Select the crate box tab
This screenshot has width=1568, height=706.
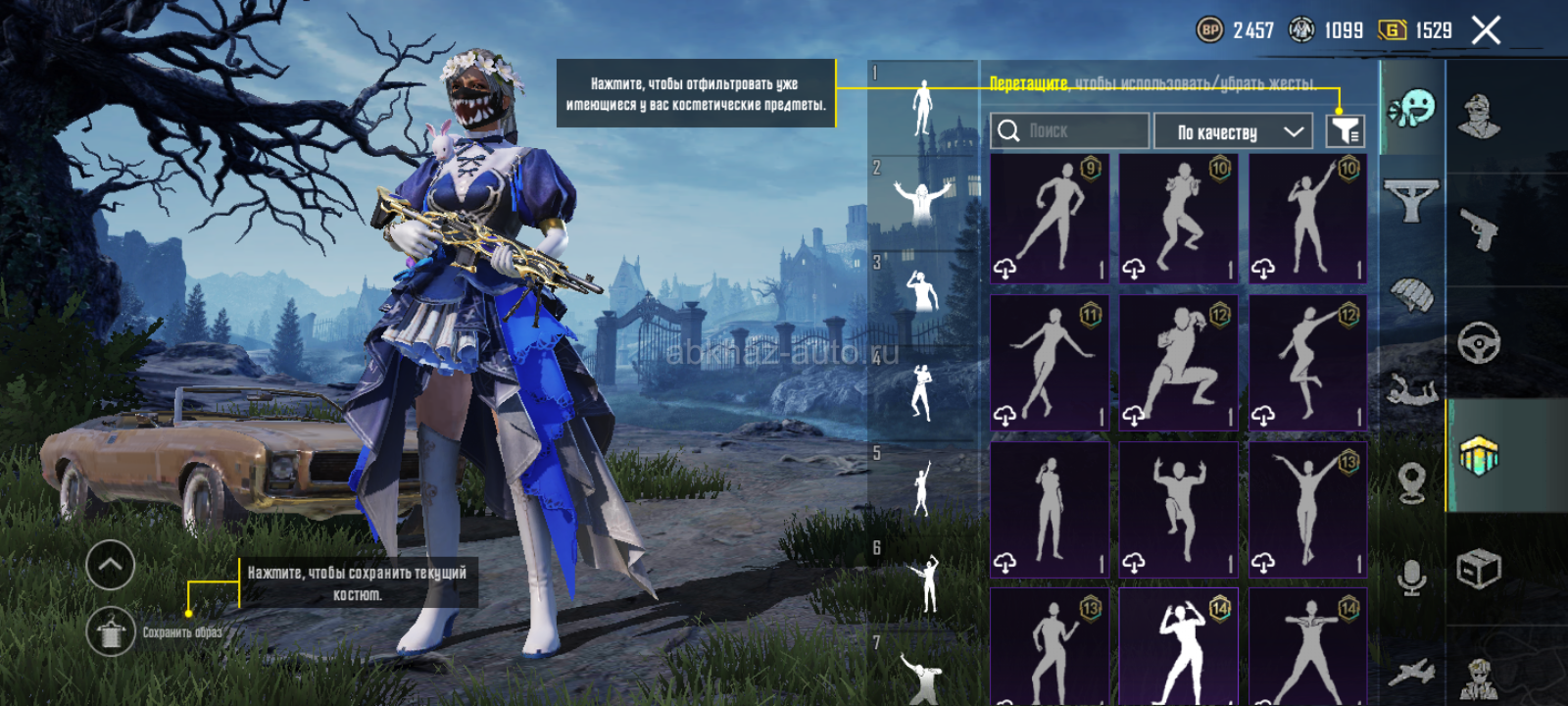1479,569
